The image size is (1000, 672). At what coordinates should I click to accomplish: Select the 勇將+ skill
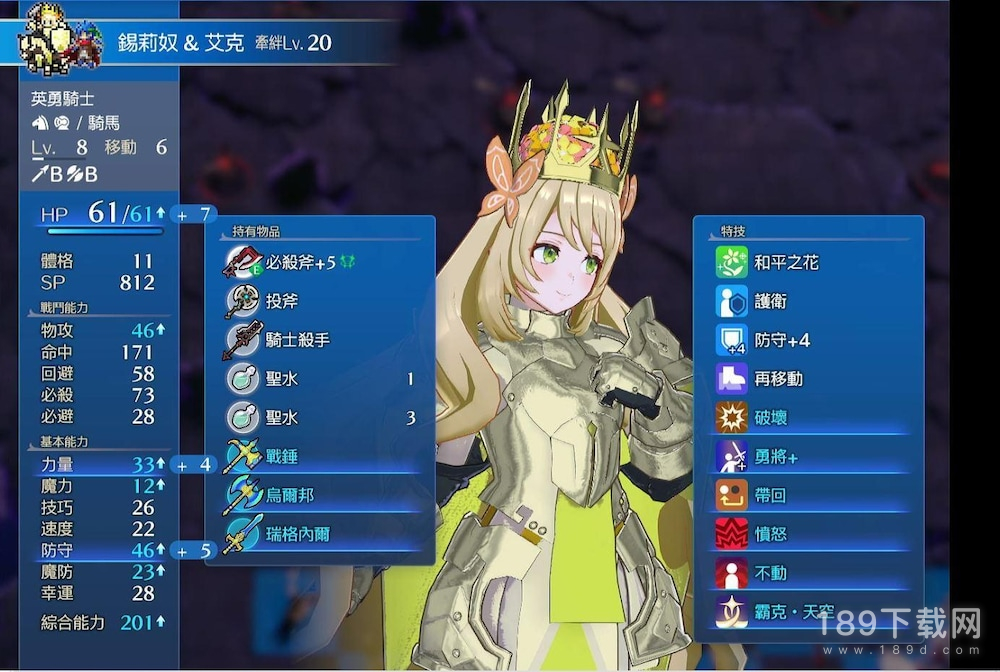pyautogui.click(x=776, y=457)
